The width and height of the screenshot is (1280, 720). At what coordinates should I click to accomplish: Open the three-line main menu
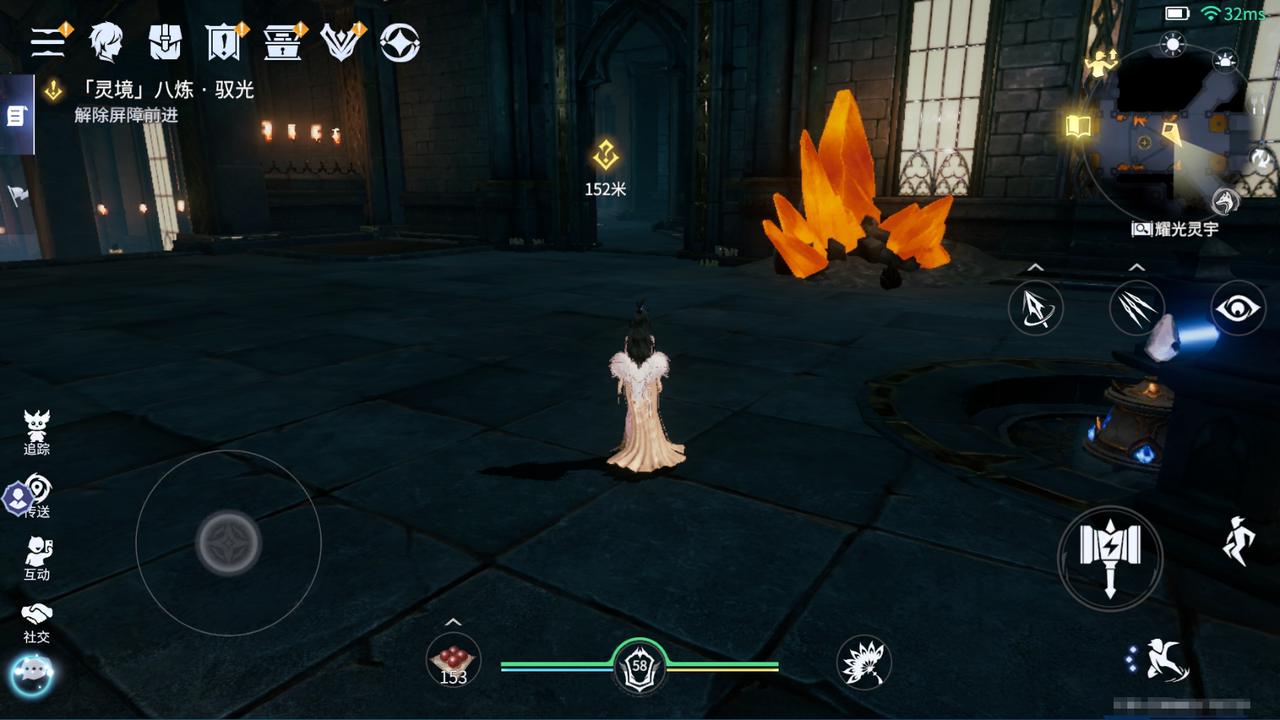48,41
